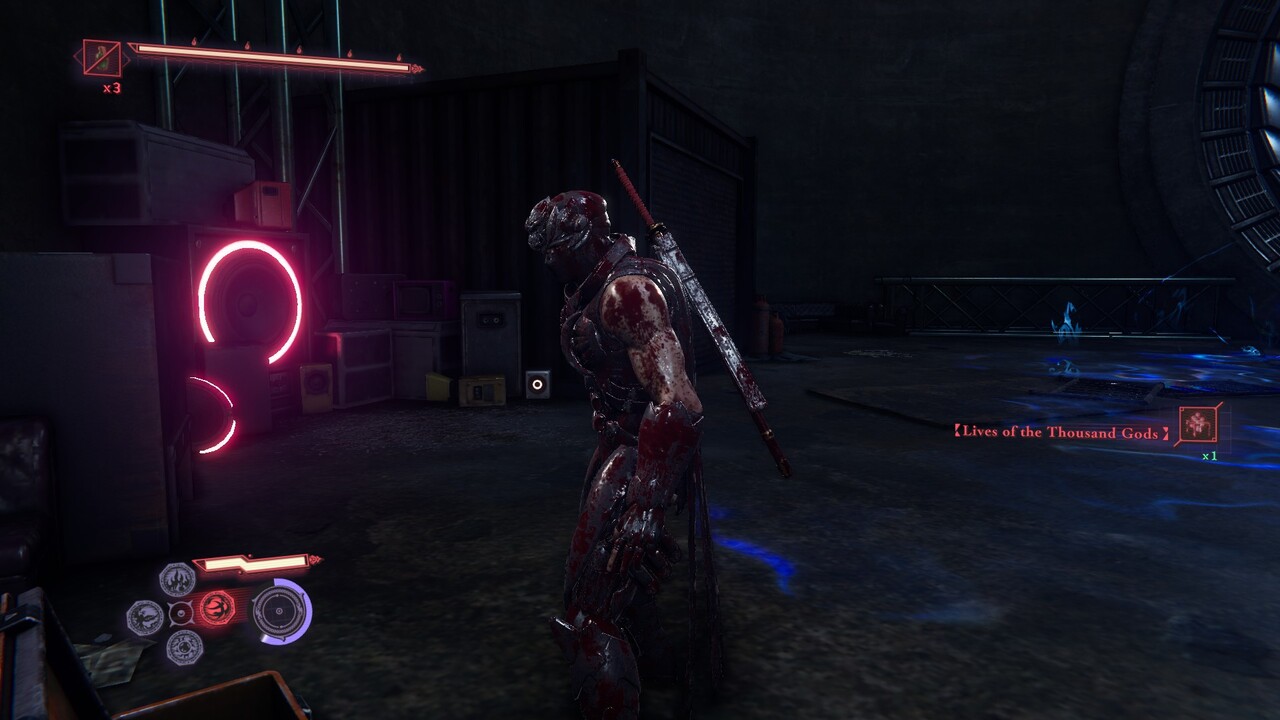This screenshot has width=1280, height=720.
Task: Select the small center hub of the ability wheel
Action: pos(181,613)
